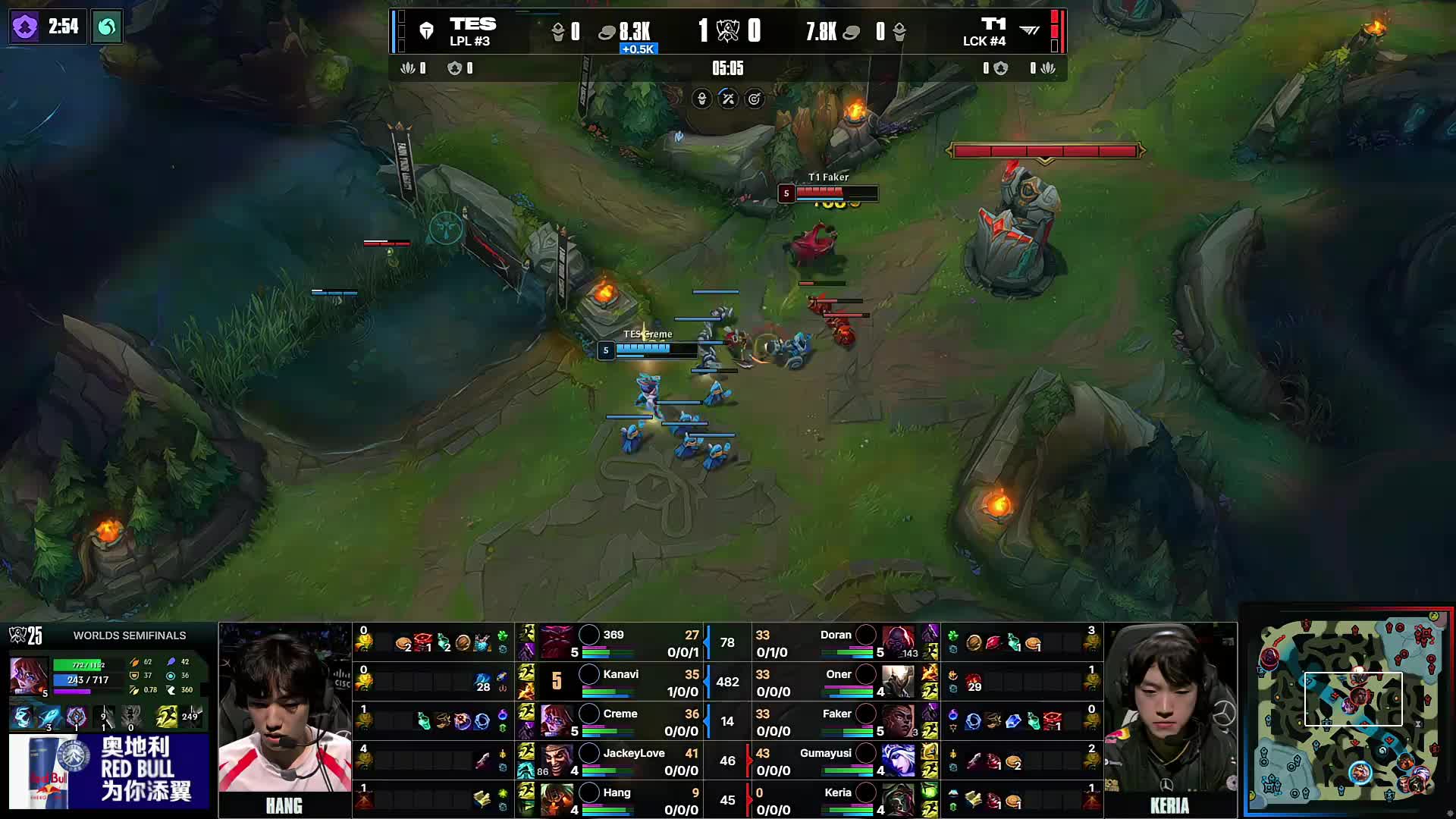1456x819 pixels.
Task: Switch to the T1 LCK #4 team panel
Action: (x=994, y=32)
